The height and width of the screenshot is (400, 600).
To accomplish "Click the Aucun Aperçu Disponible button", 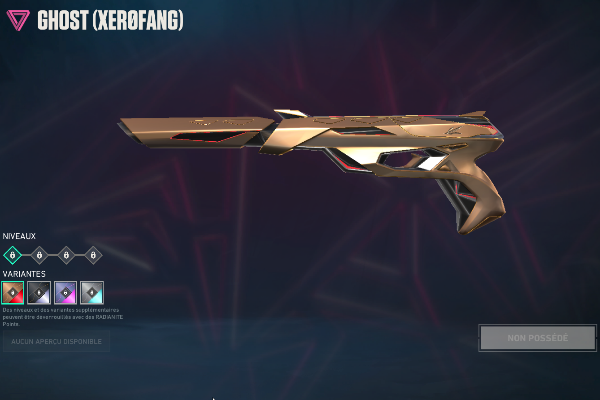I will coord(56,342).
